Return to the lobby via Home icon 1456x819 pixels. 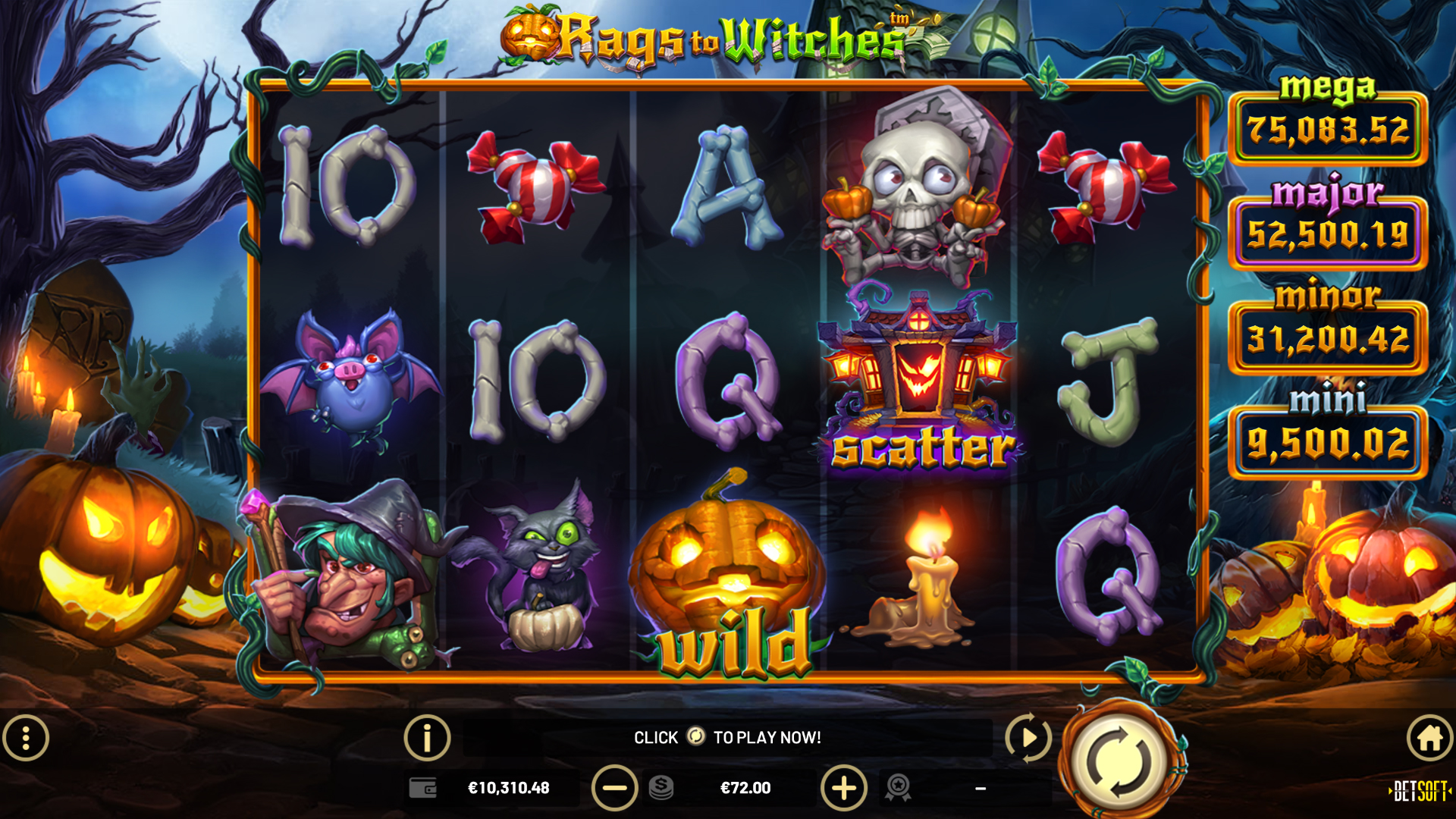[1429, 736]
